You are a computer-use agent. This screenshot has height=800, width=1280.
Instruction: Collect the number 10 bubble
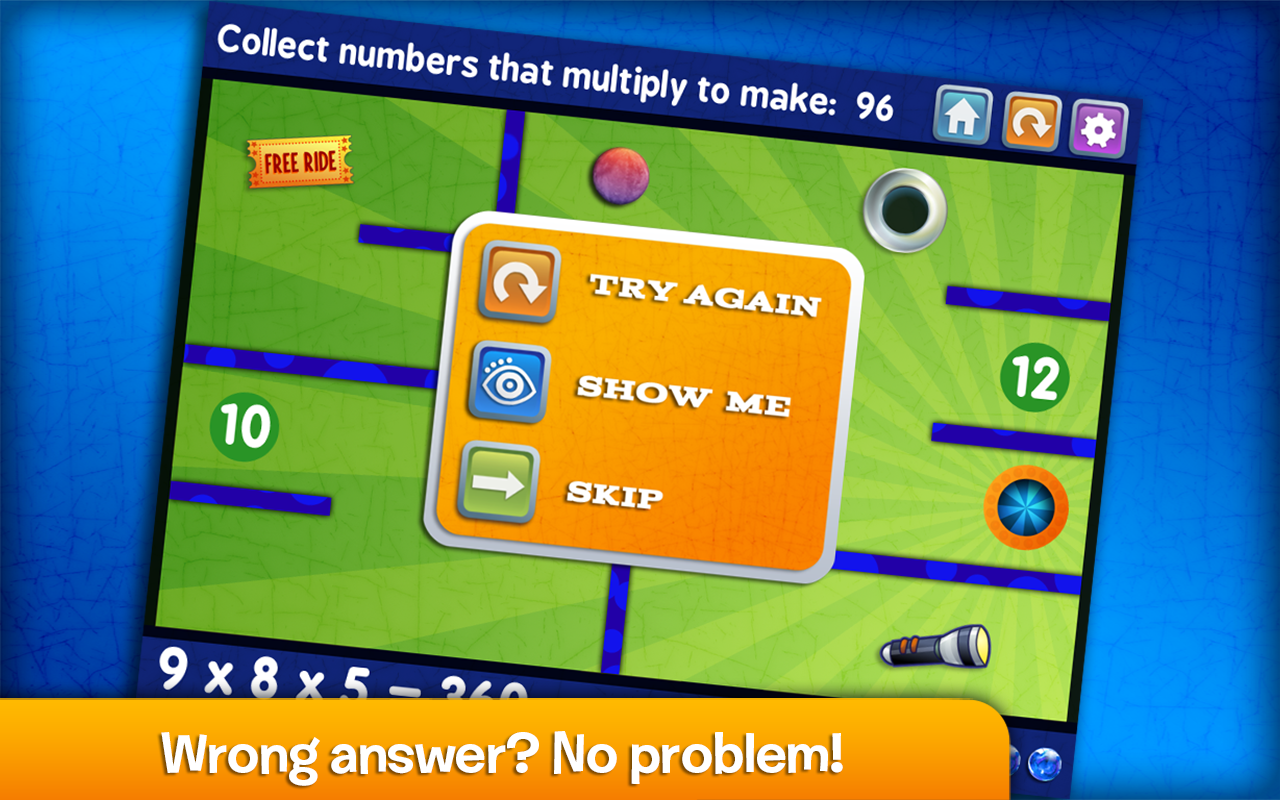coord(243,423)
